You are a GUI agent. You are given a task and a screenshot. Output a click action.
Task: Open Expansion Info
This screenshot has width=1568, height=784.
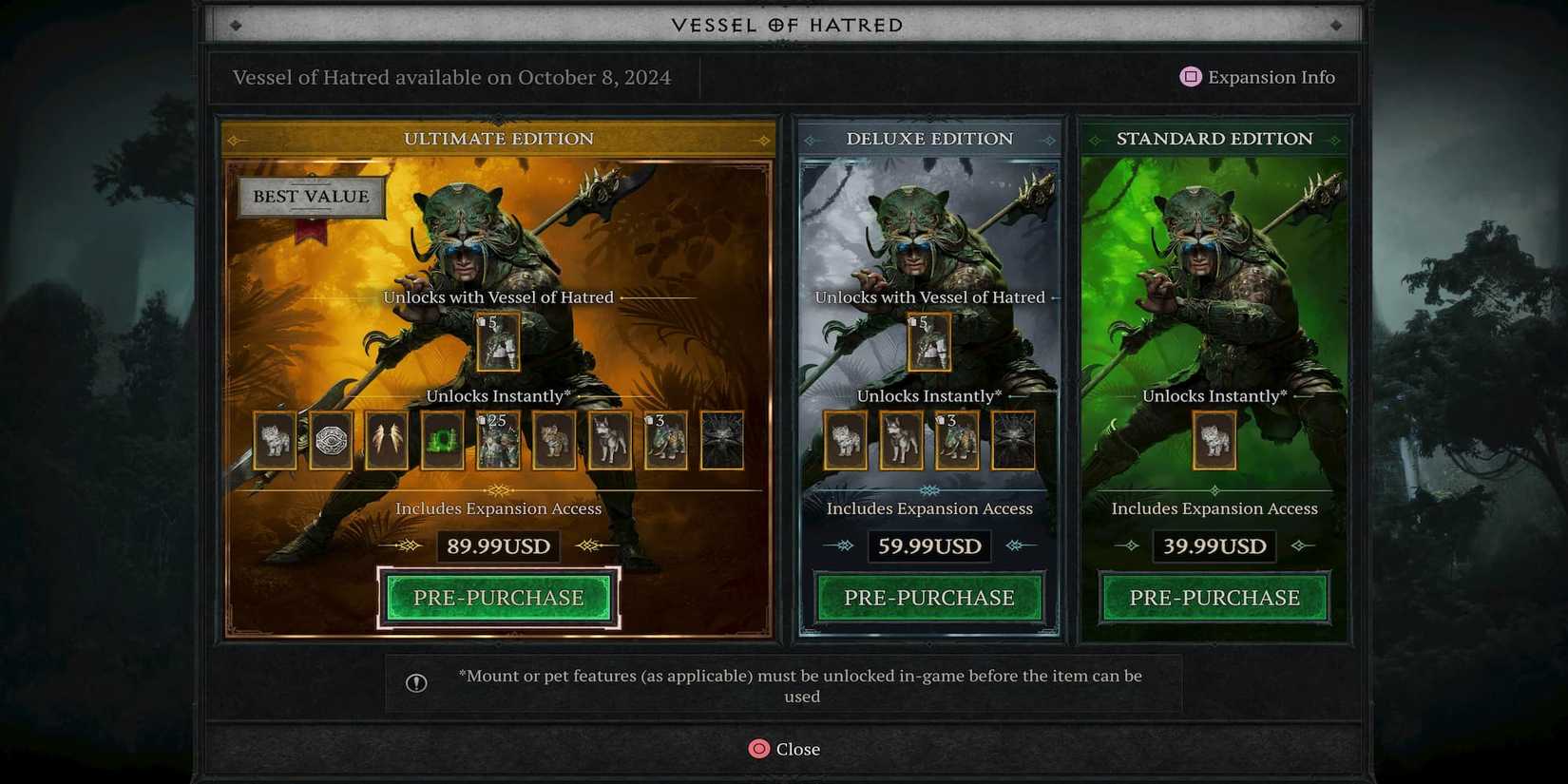pos(1257,77)
